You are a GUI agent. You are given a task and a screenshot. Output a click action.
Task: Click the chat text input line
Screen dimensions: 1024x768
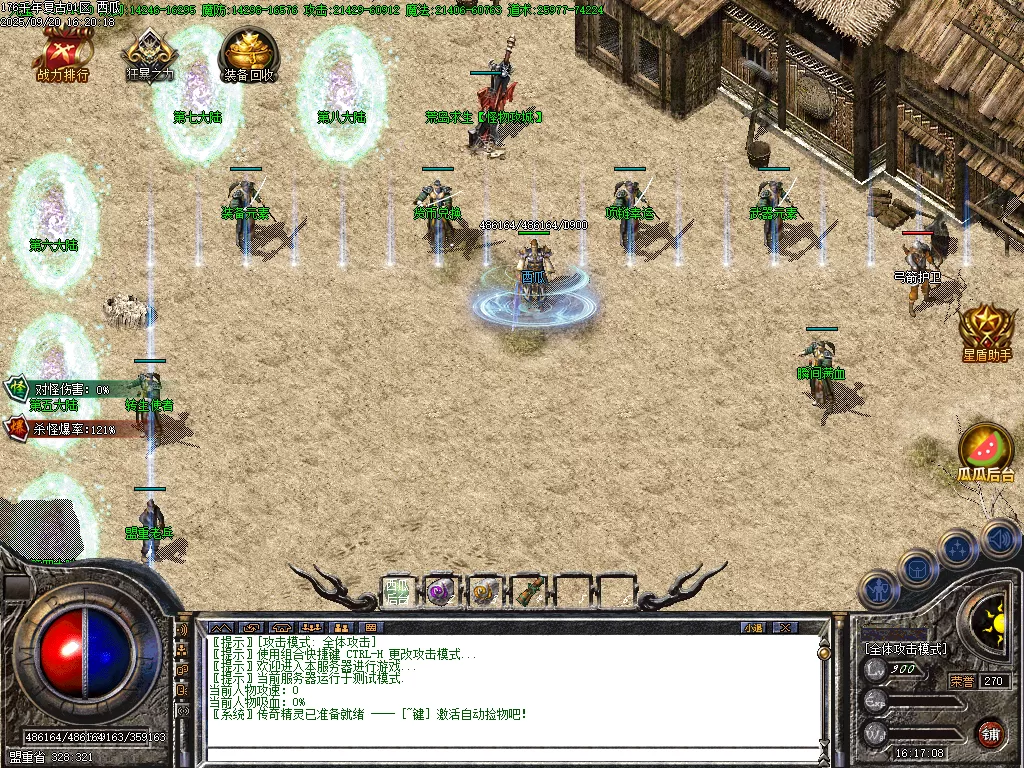coord(510,754)
